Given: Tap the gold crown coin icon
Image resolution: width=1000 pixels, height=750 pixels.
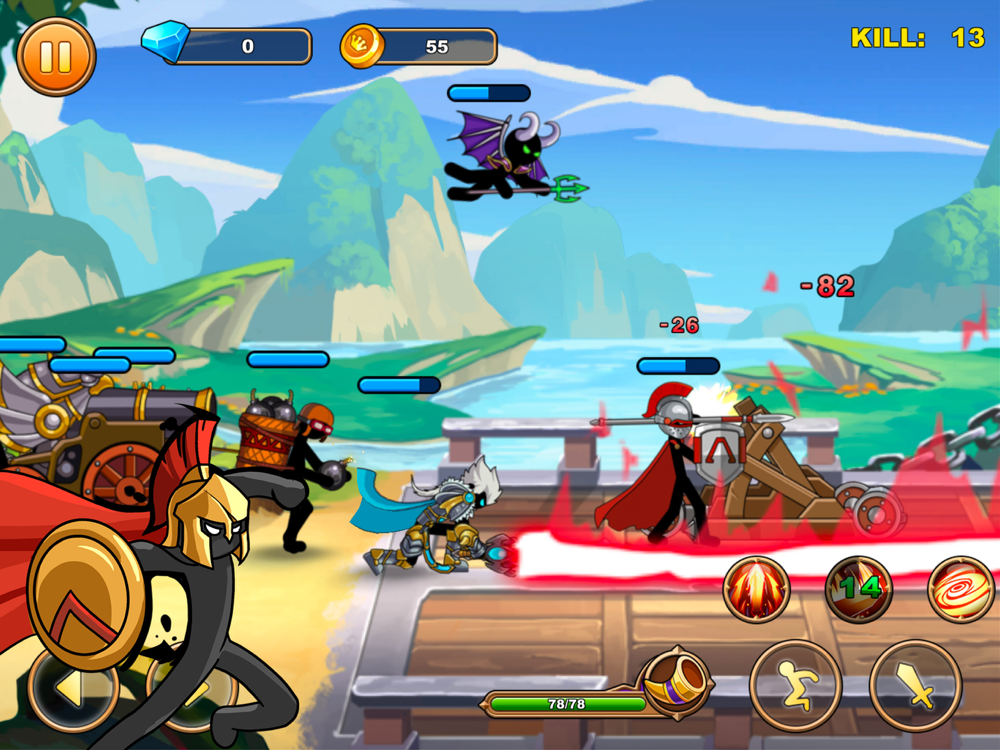Looking at the screenshot, I should click(x=361, y=46).
